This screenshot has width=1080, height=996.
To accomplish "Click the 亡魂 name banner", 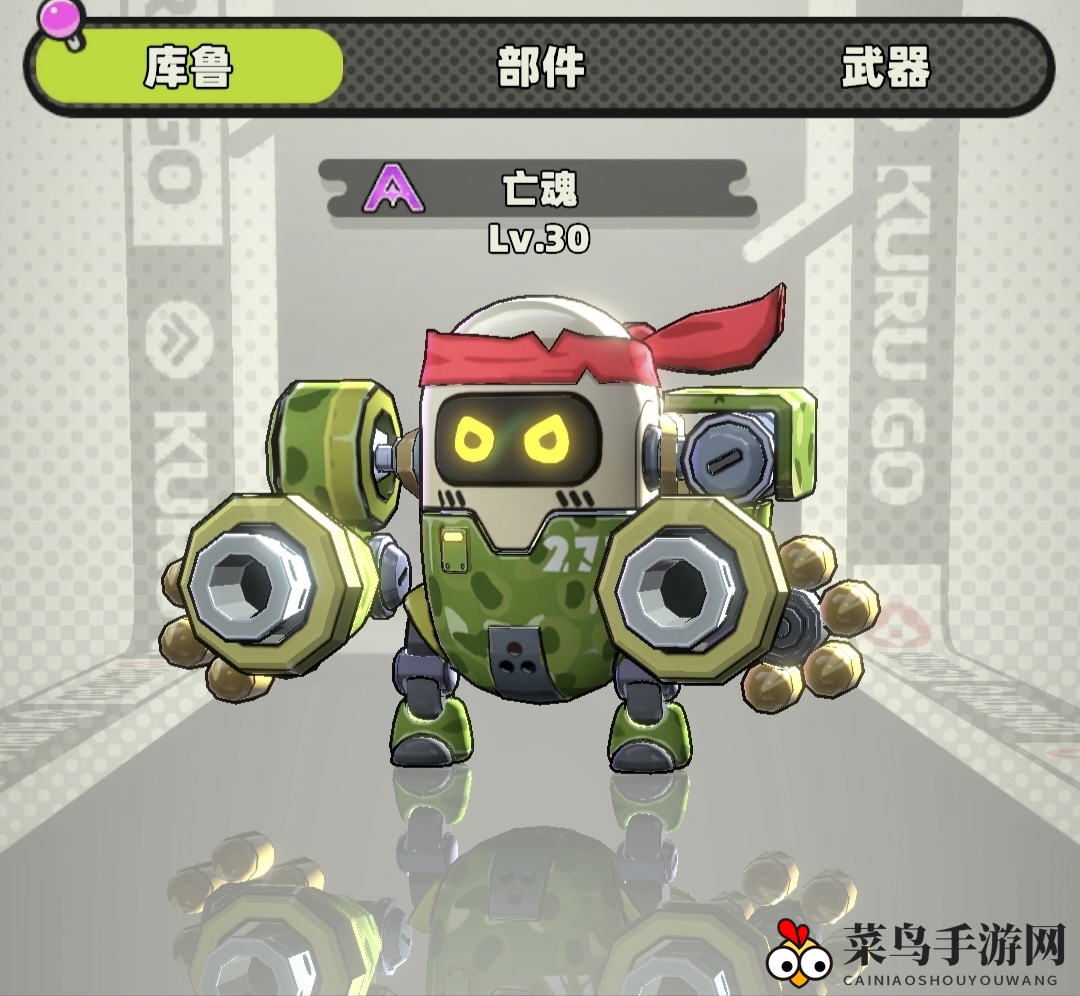I will pos(540,188).
